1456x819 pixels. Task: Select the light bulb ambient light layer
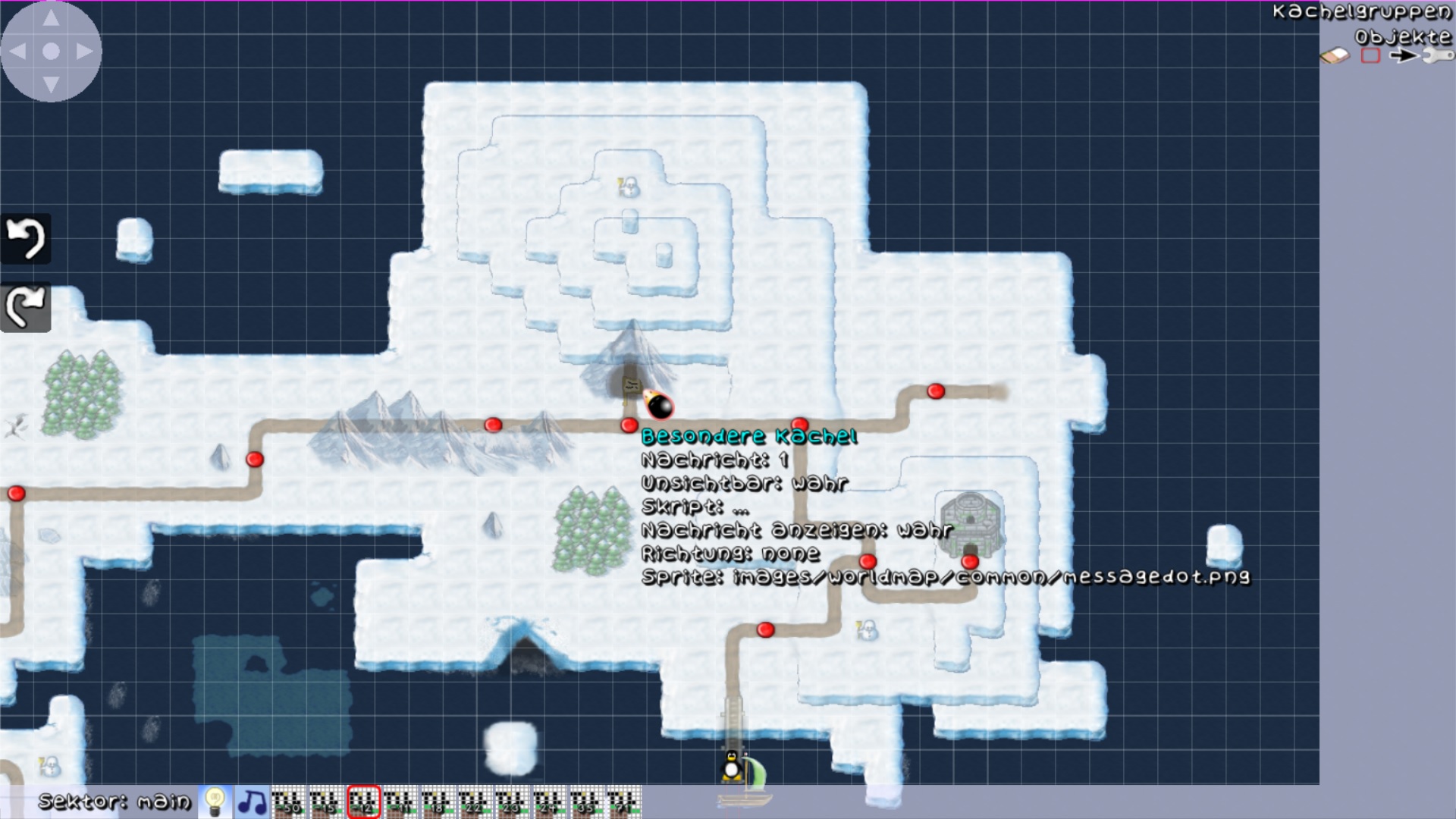(215, 802)
